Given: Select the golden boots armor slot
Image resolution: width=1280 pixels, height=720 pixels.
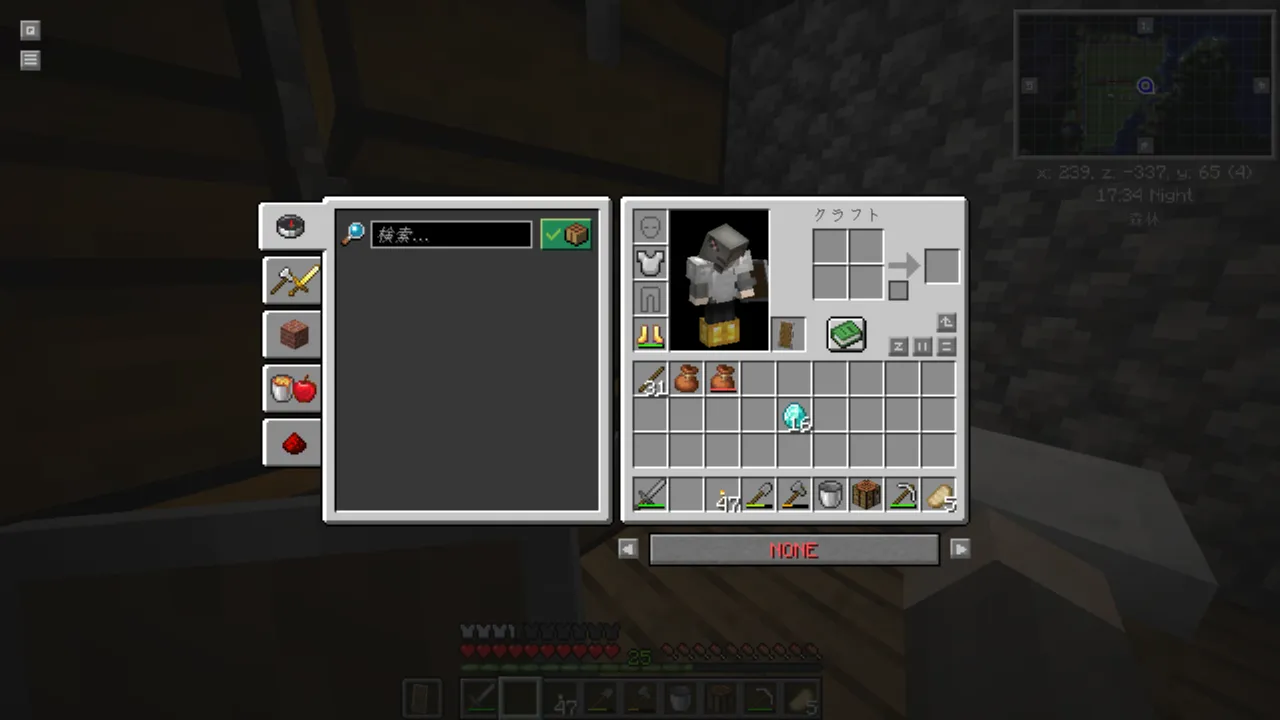Looking at the screenshot, I should pyautogui.click(x=650, y=335).
